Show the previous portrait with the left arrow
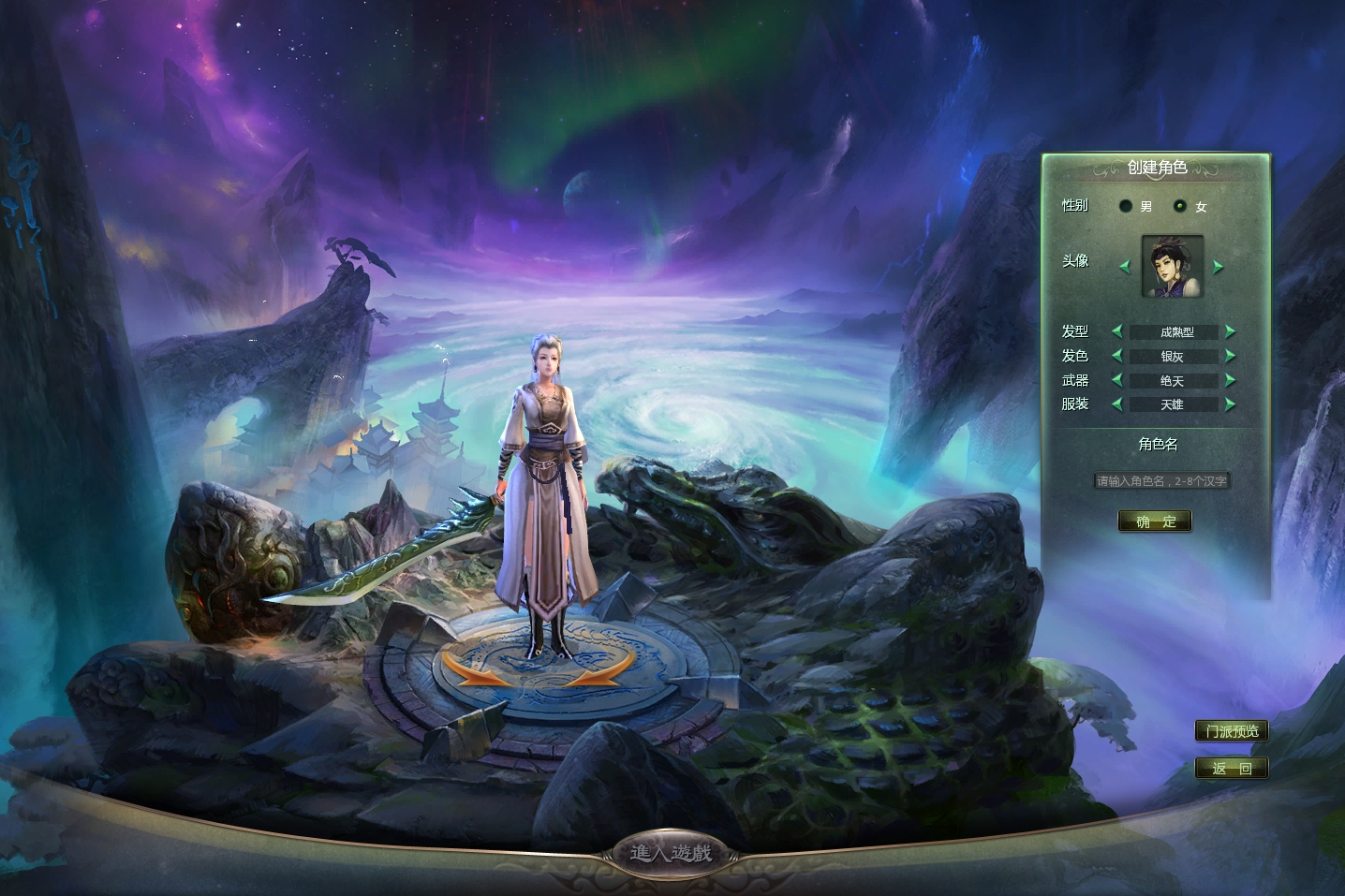 (1125, 267)
